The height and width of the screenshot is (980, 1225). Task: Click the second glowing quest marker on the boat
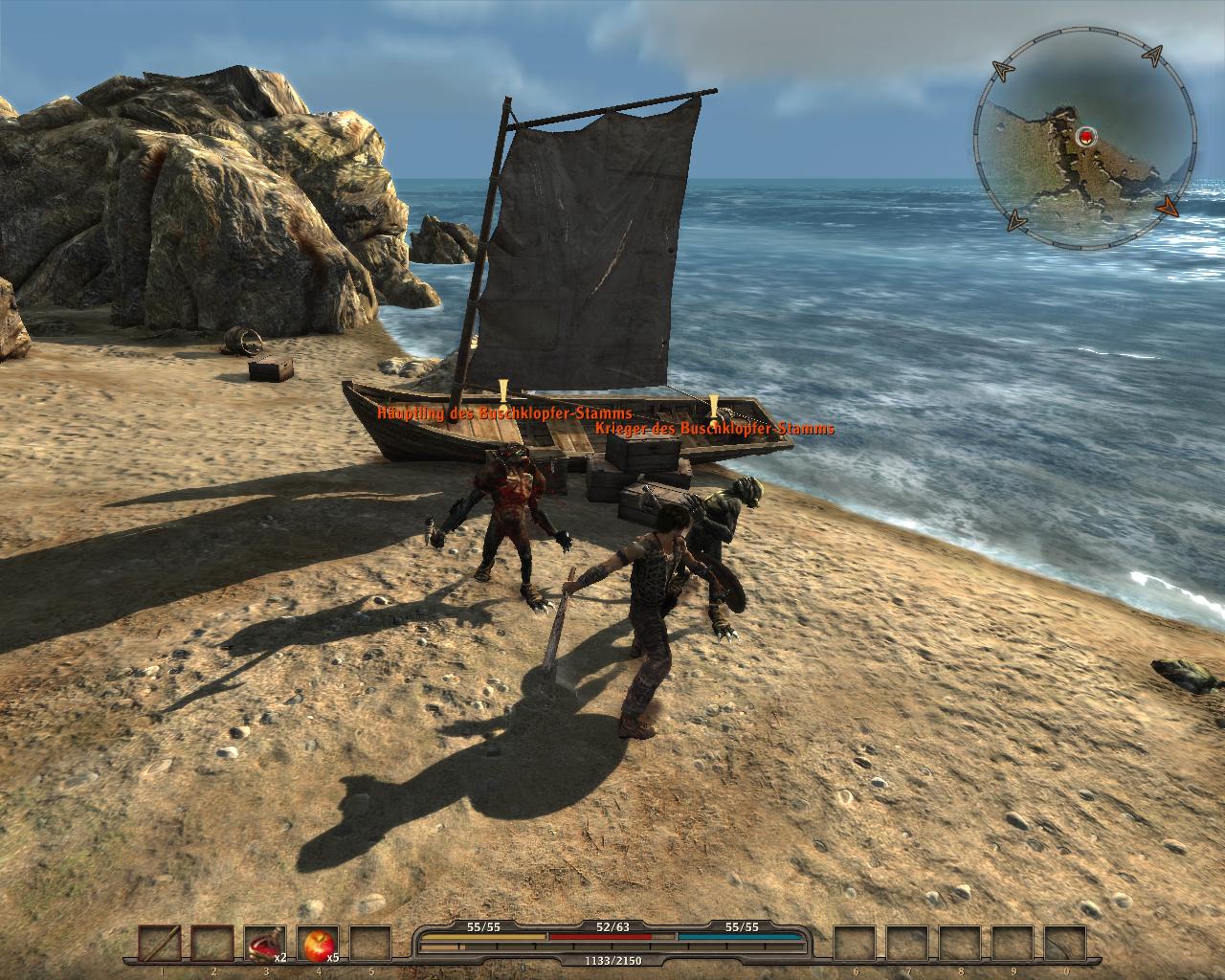[x=715, y=406]
